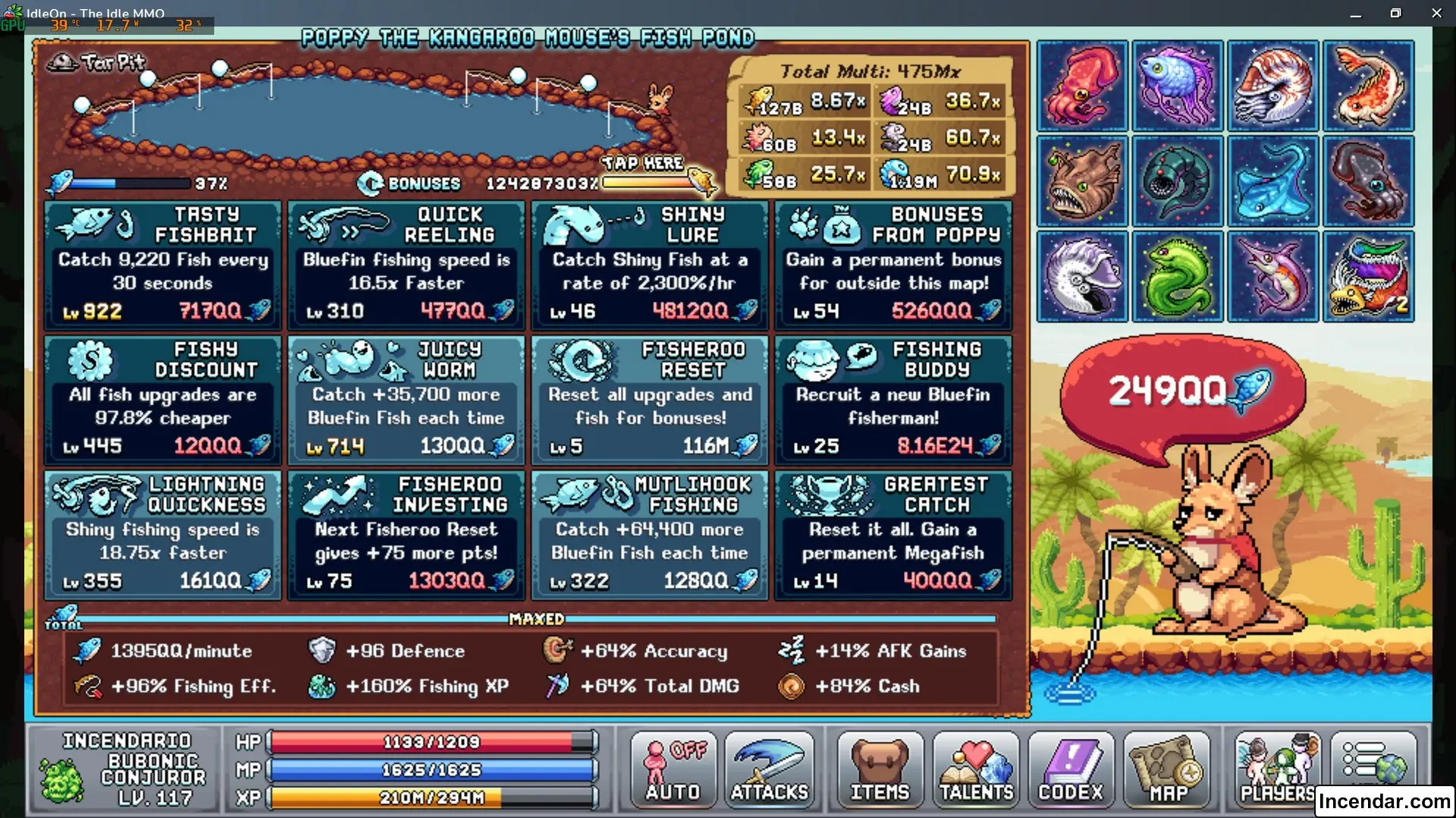Select the red squid fish thumbnail
Viewport: 1456px width, 818px height.
(1082, 86)
